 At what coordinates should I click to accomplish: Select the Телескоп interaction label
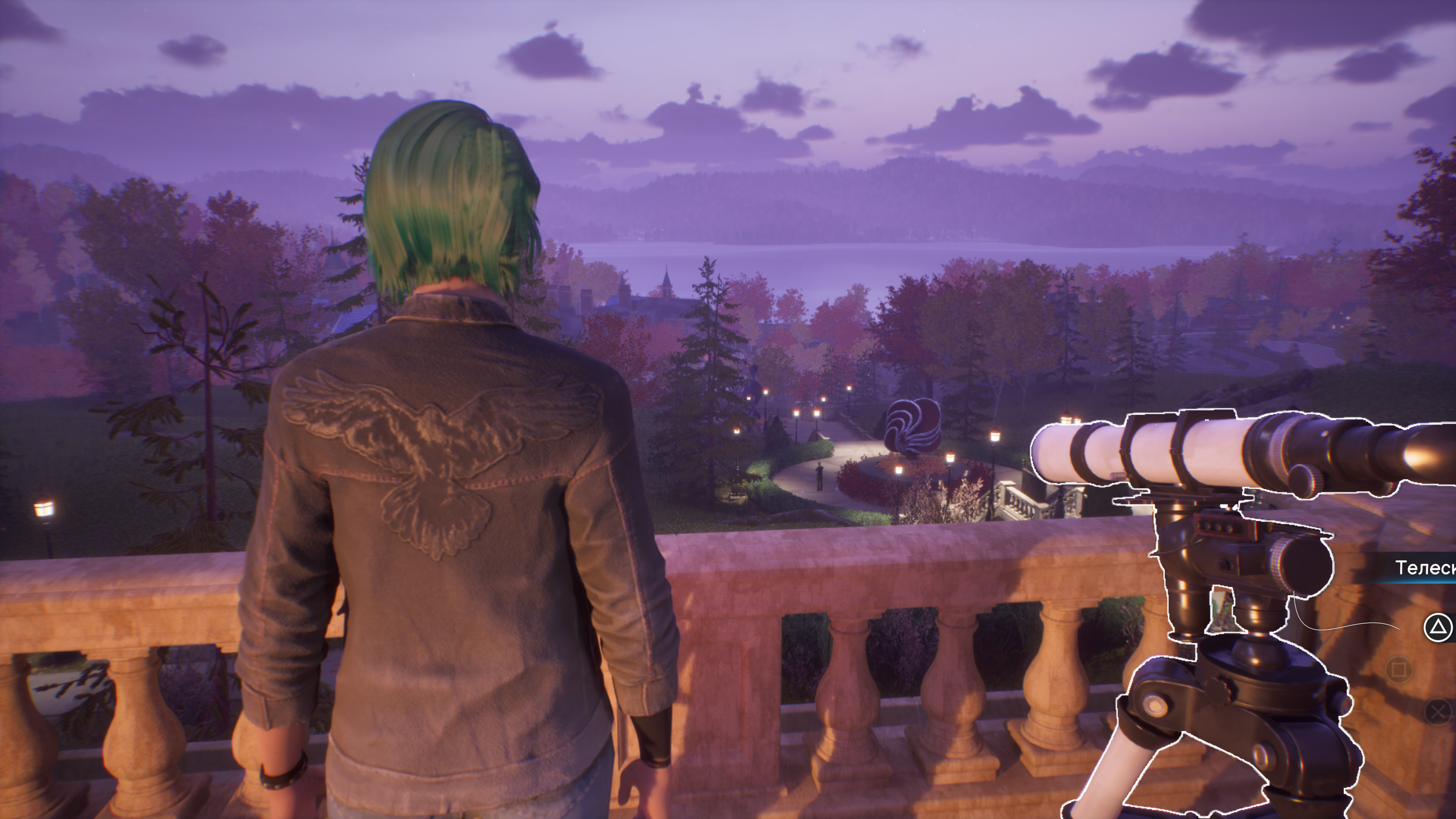click(x=1425, y=567)
